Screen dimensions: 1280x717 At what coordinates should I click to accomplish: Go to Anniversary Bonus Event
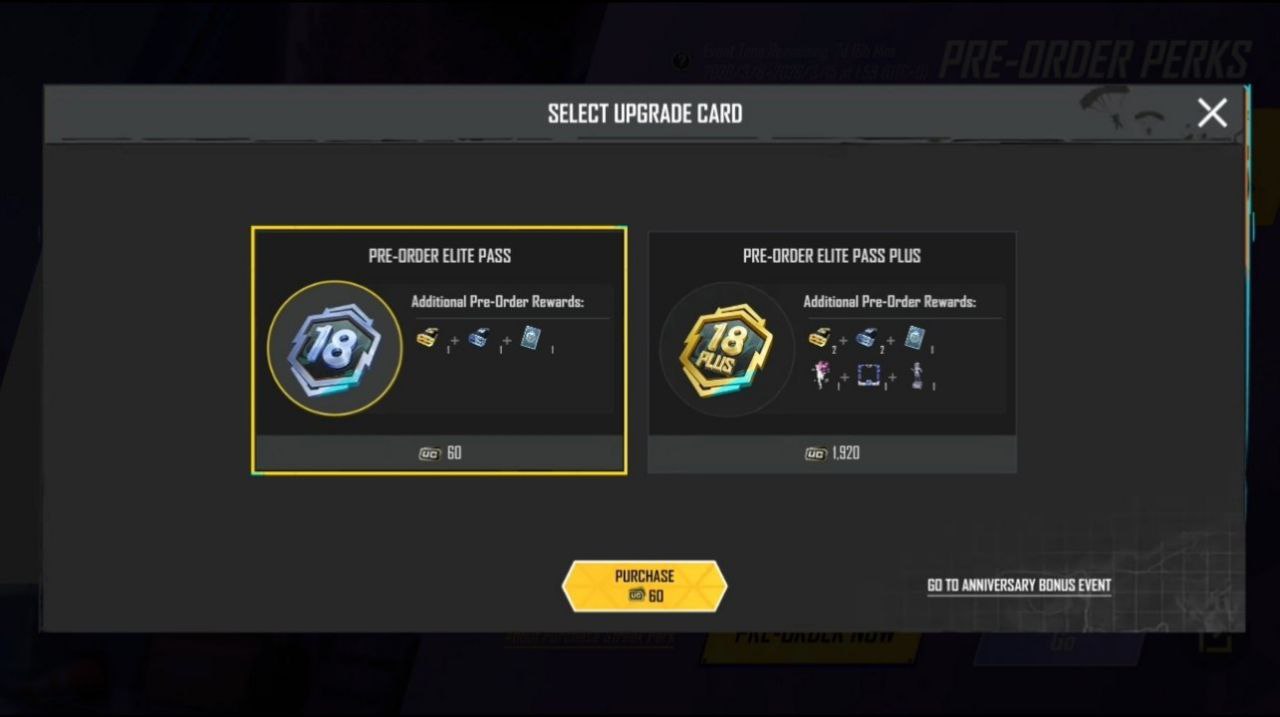click(x=1019, y=585)
